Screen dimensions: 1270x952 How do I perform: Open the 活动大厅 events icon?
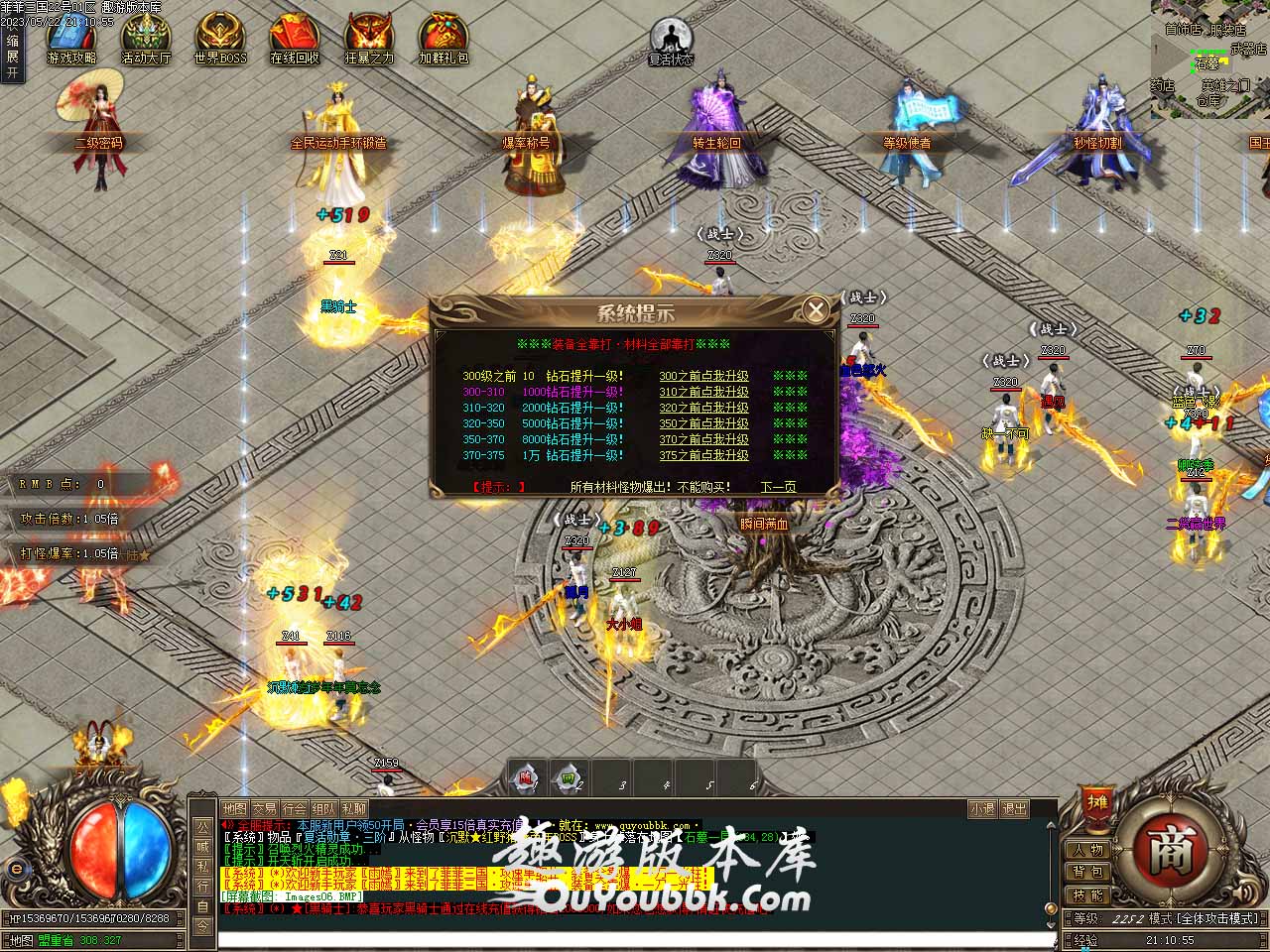click(x=146, y=39)
